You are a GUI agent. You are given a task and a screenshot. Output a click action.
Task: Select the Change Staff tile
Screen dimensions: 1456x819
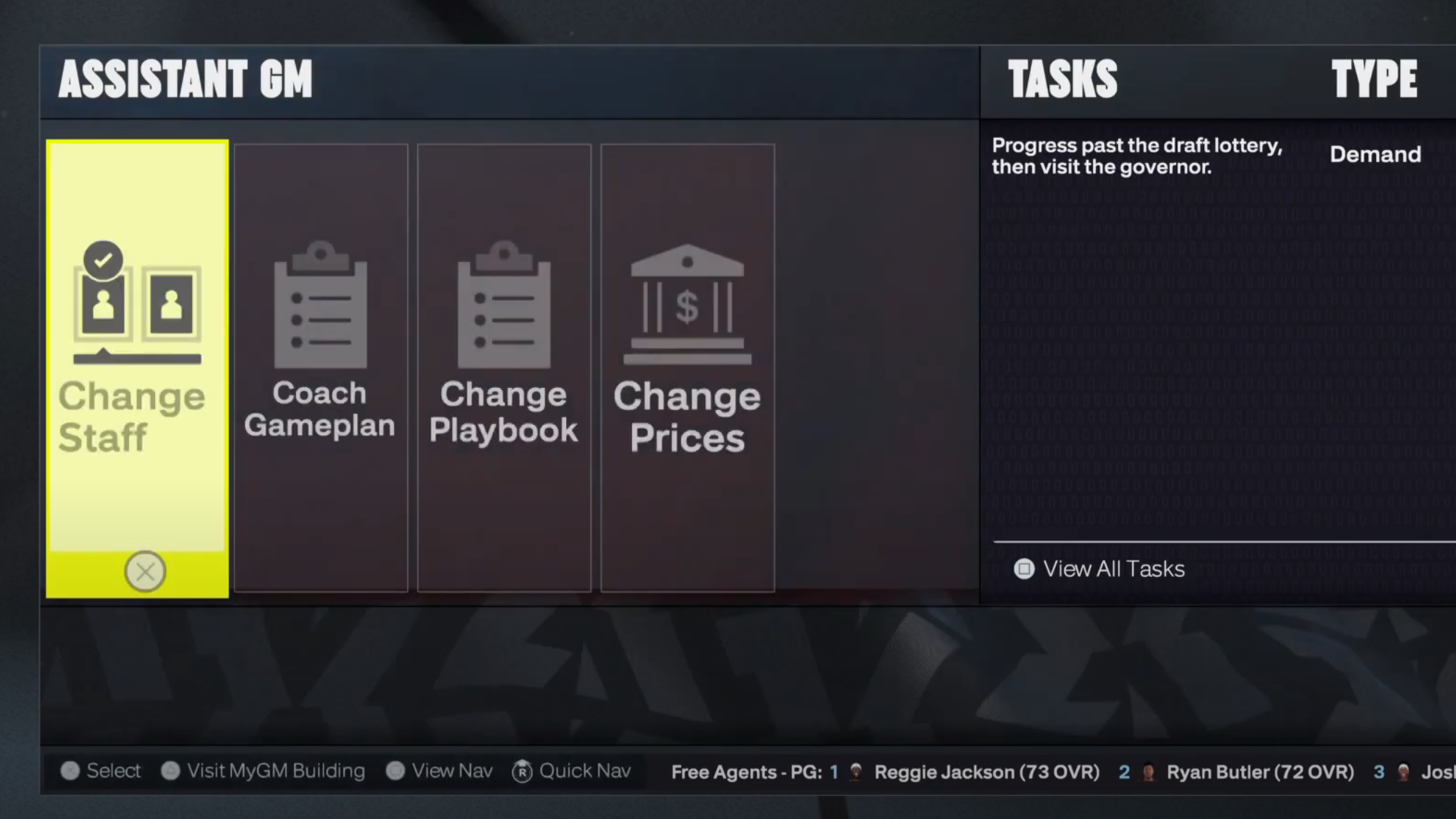tap(137, 347)
